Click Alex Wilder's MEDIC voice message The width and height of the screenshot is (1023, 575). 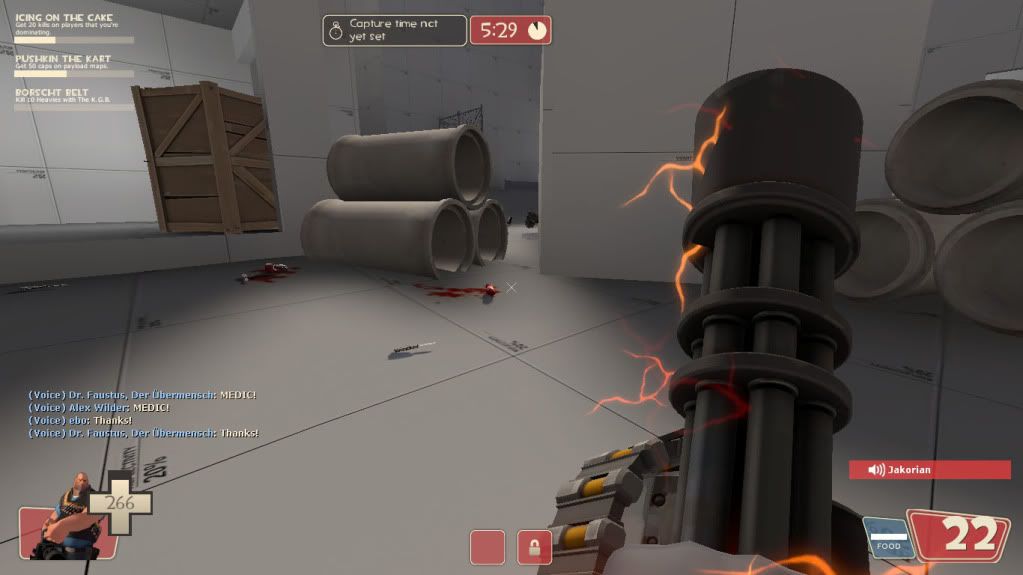(x=98, y=407)
